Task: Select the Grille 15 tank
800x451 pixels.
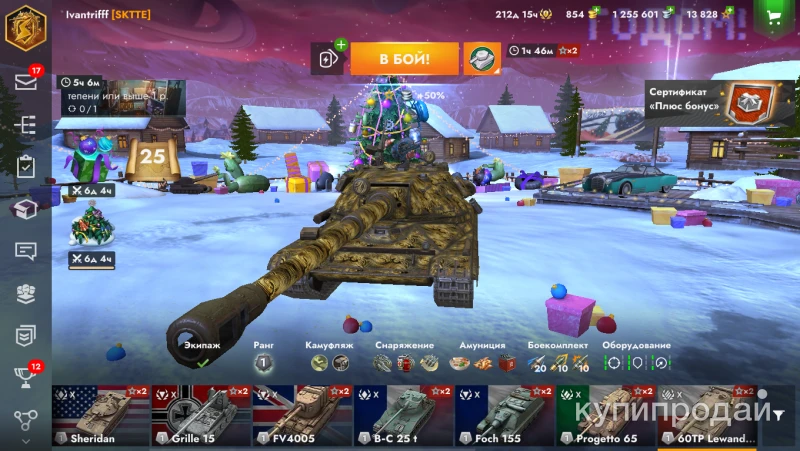Action: 201,416
